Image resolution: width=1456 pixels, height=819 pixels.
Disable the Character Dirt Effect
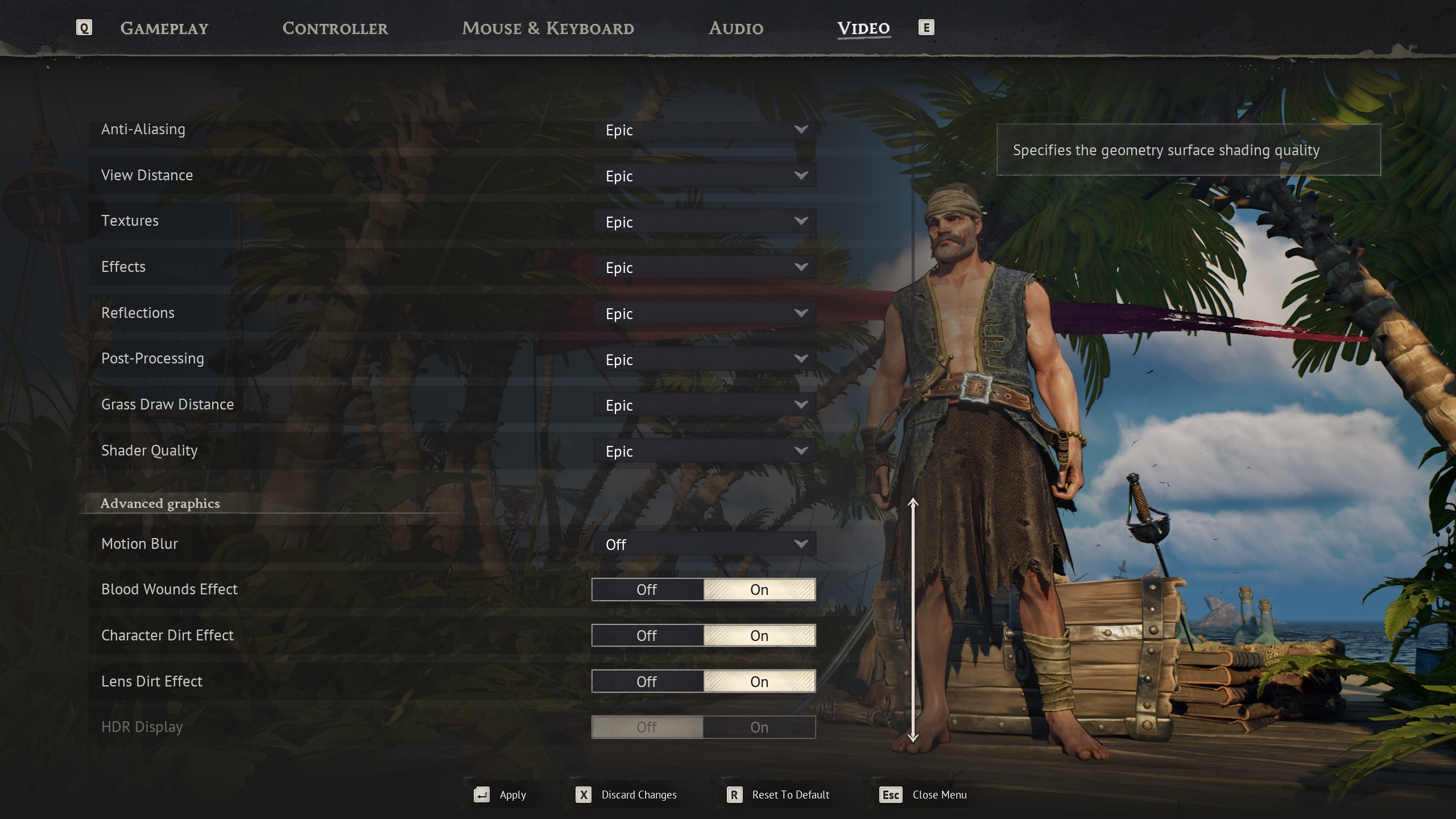click(648, 635)
